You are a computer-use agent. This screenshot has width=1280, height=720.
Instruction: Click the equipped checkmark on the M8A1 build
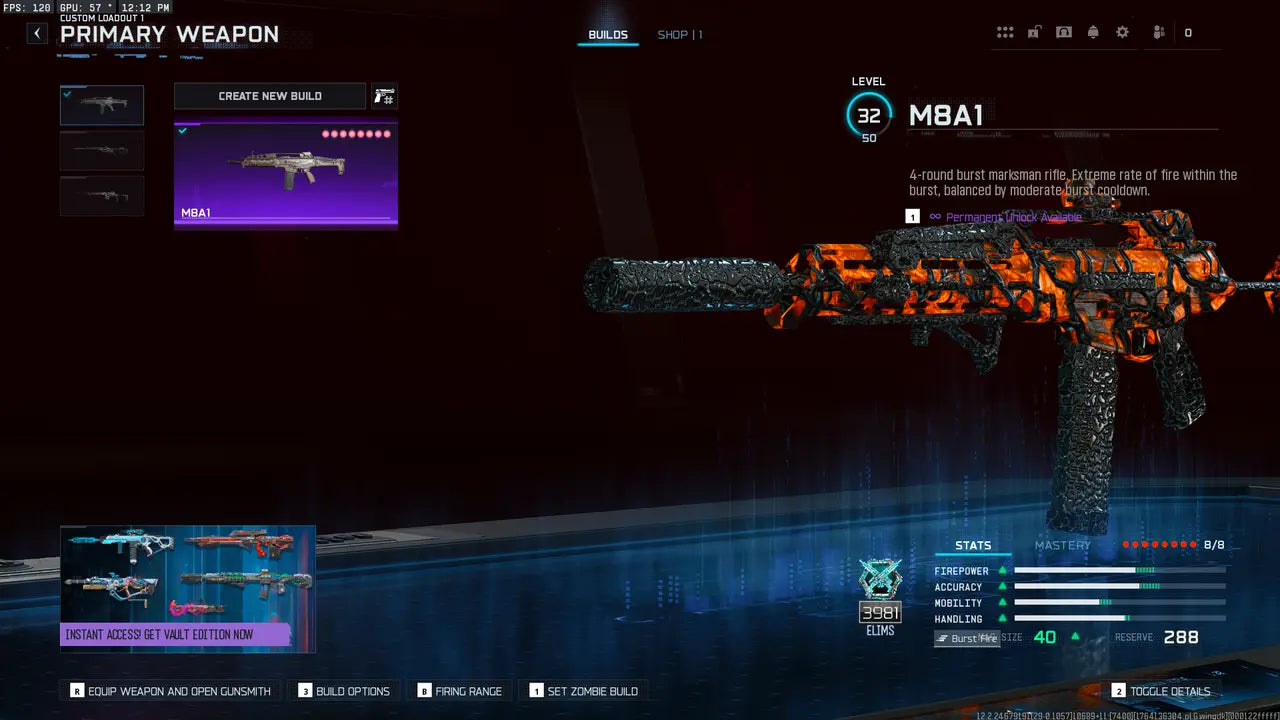click(182, 130)
